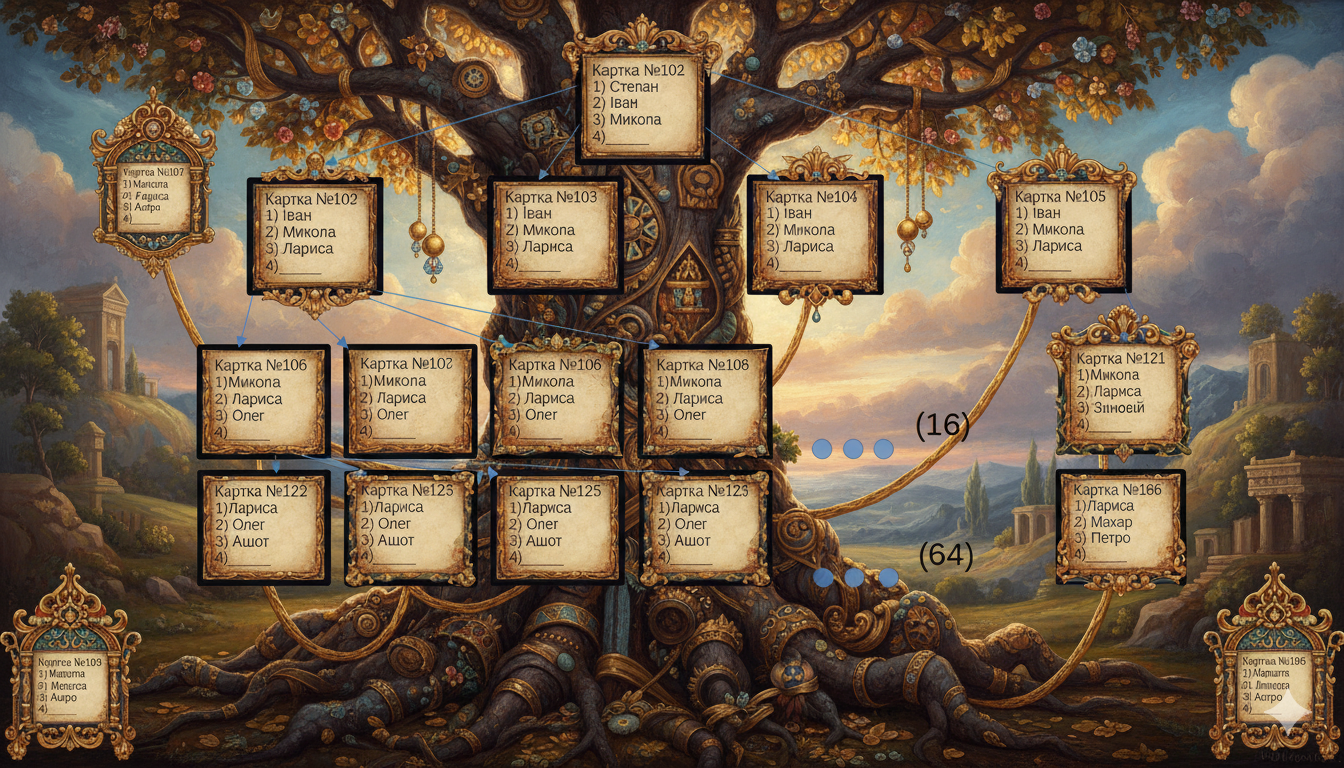
Task: Choose Картка №104
Action: click(x=814, y=234)
